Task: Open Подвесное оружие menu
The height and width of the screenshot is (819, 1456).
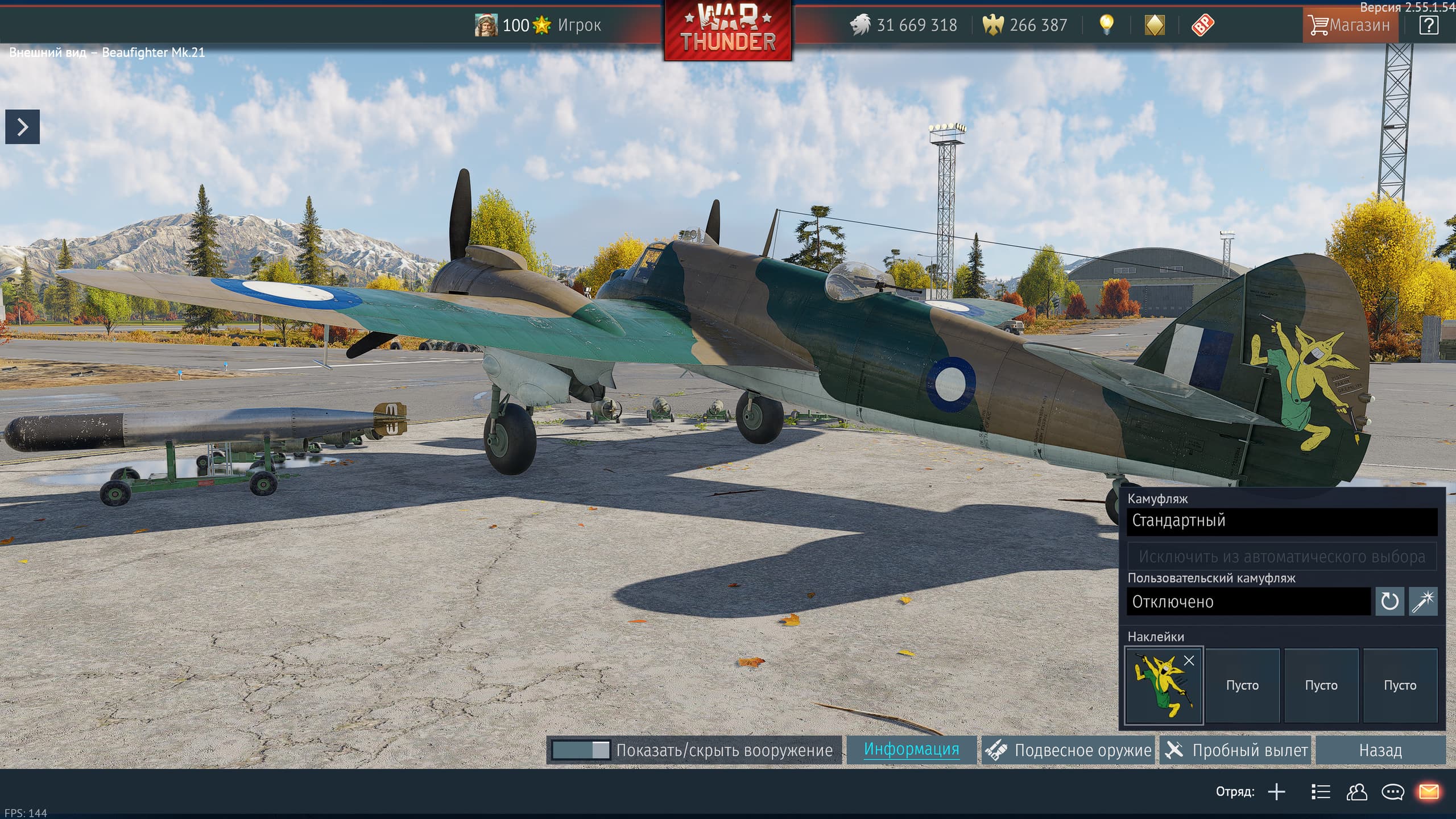Action: 1068,750
